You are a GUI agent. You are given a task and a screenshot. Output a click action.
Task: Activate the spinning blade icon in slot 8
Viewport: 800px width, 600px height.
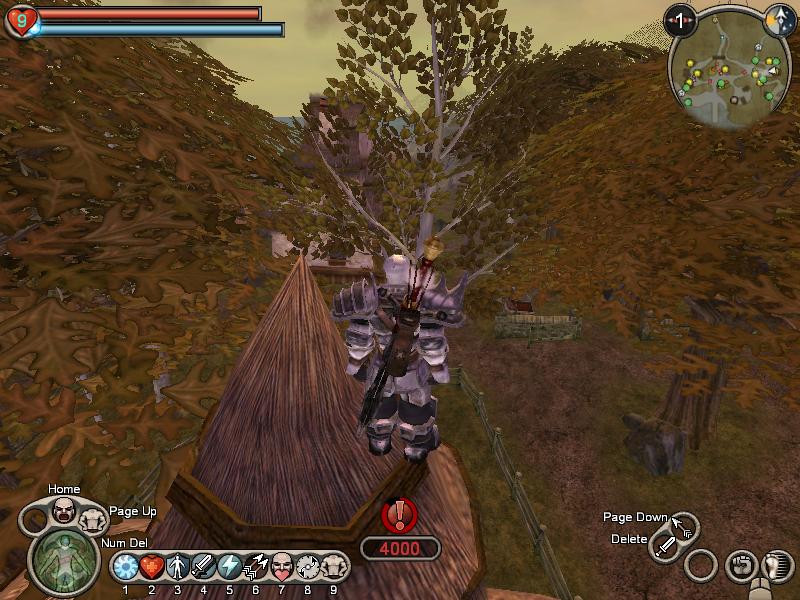click(308, 567)
